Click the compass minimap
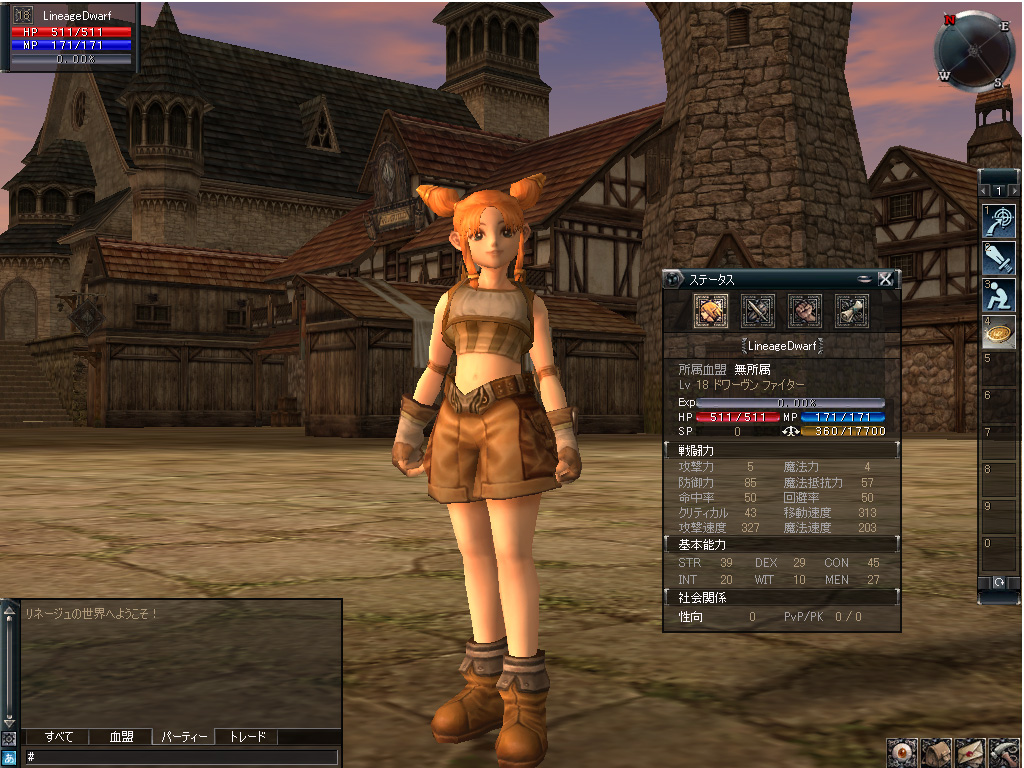The width and height of the screenshot is (1024, 768). click(x=974, y=50)
